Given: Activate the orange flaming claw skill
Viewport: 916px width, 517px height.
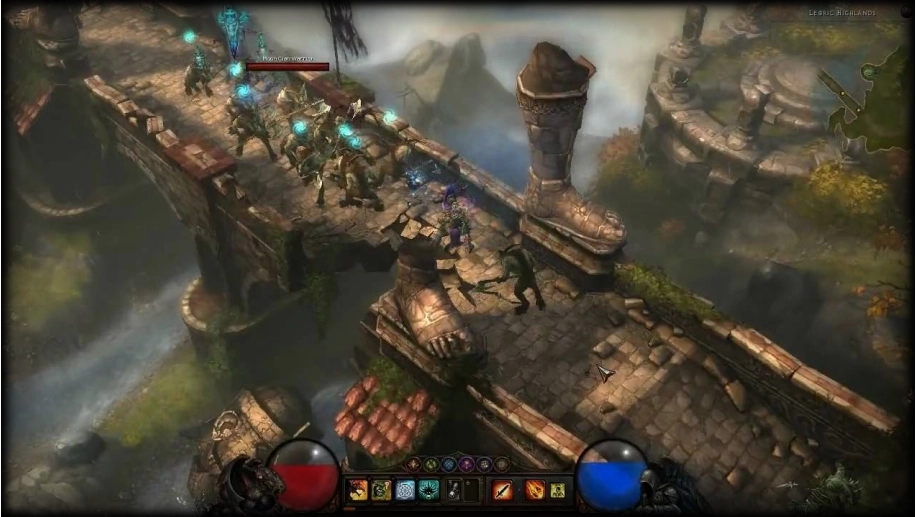Looking at the screenshot, I should click(x=534, y=490).
